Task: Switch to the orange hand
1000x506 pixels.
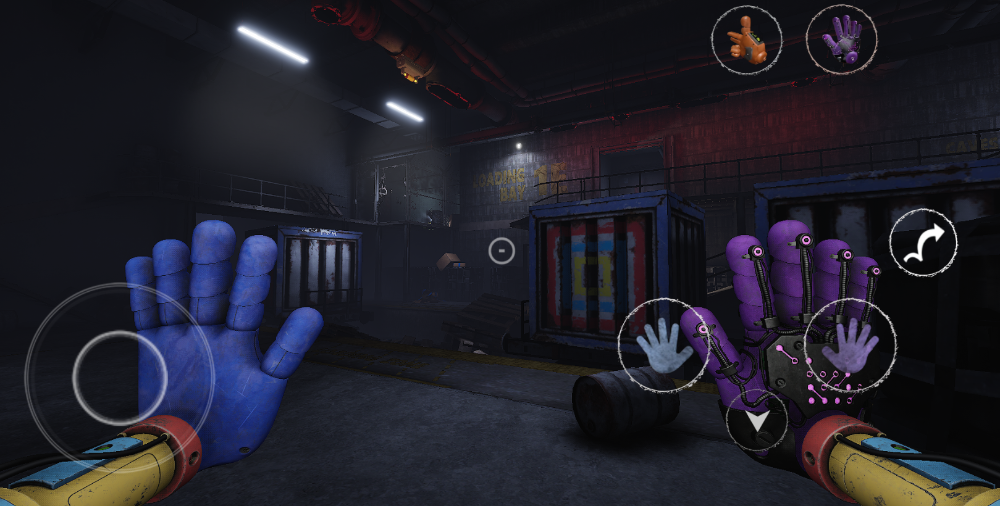Action: point(746,39)
